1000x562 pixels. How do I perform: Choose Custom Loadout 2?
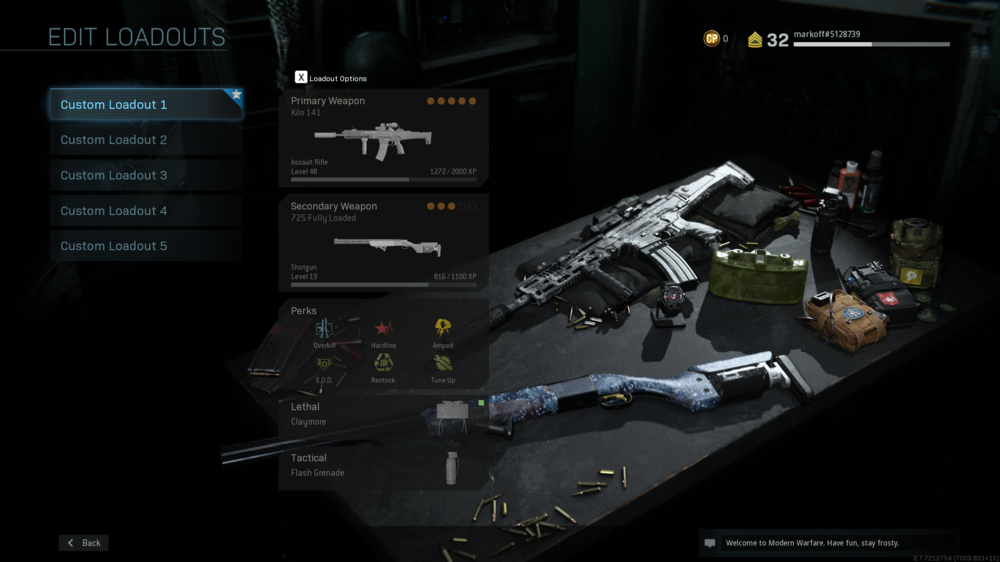[146, 140]
